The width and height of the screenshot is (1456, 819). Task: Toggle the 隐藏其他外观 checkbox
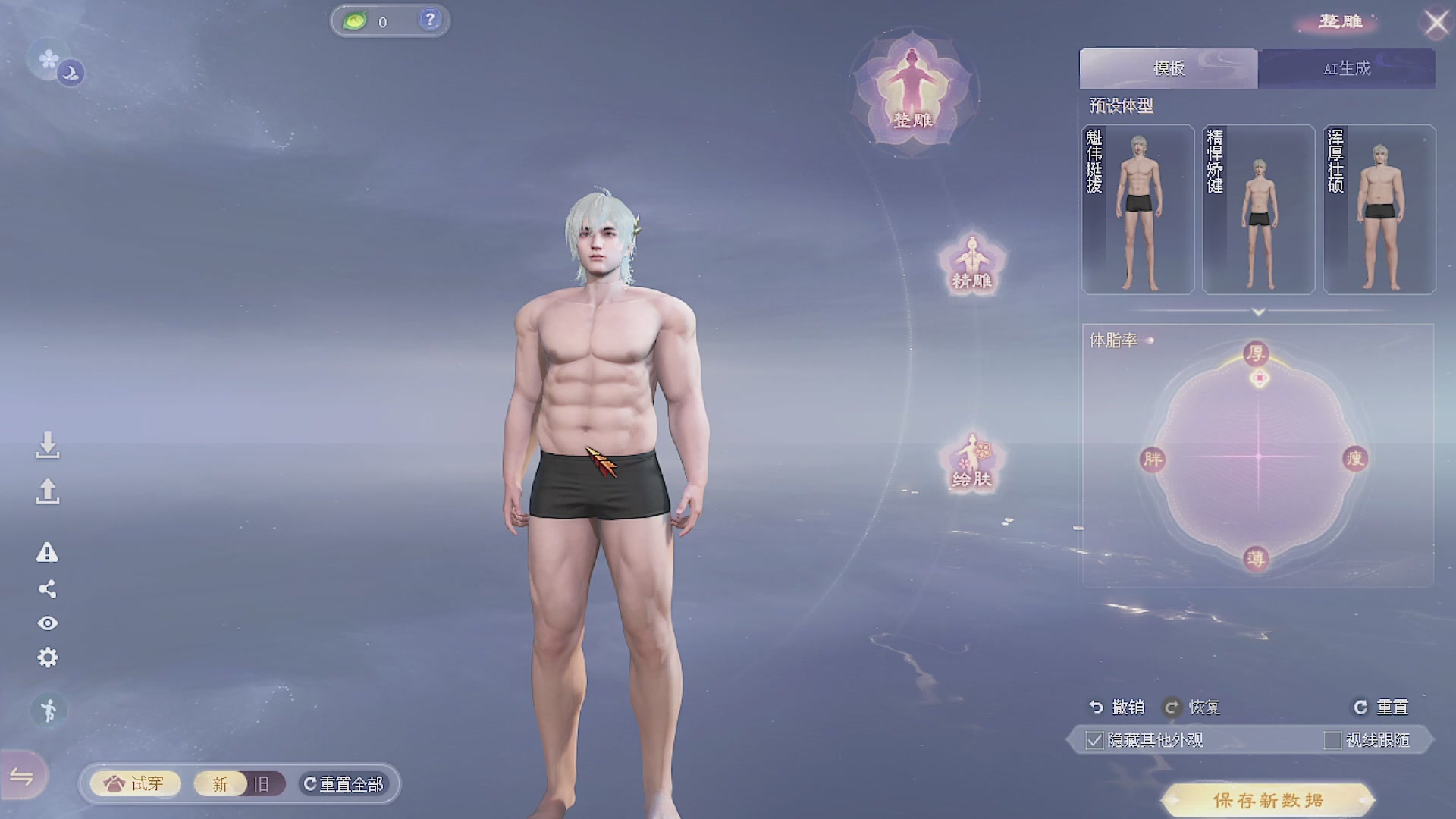click(x=1094, y=740)
